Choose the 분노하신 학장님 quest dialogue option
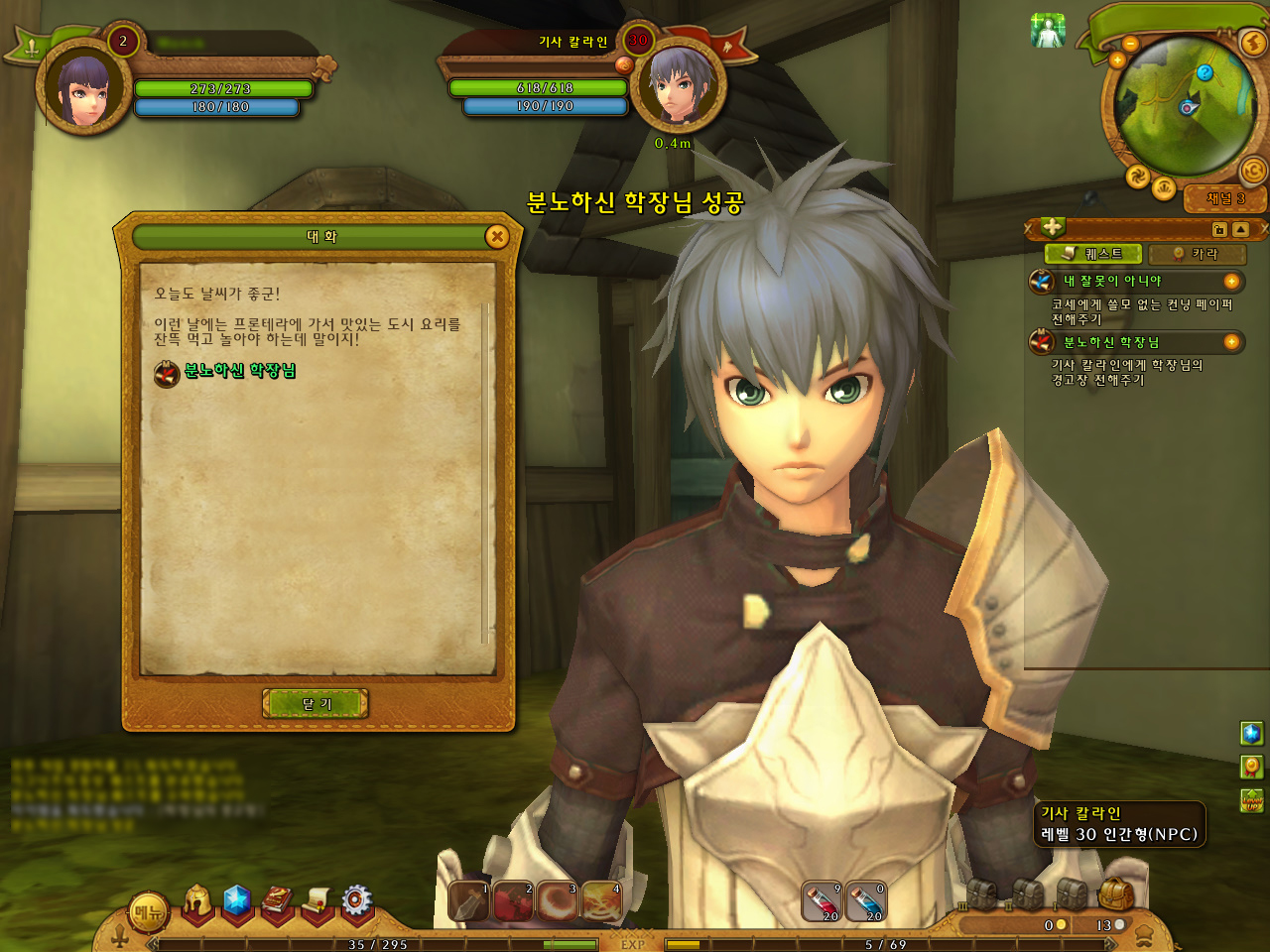Viewport: 1270px width, 952px height. (x=239, y=371)
